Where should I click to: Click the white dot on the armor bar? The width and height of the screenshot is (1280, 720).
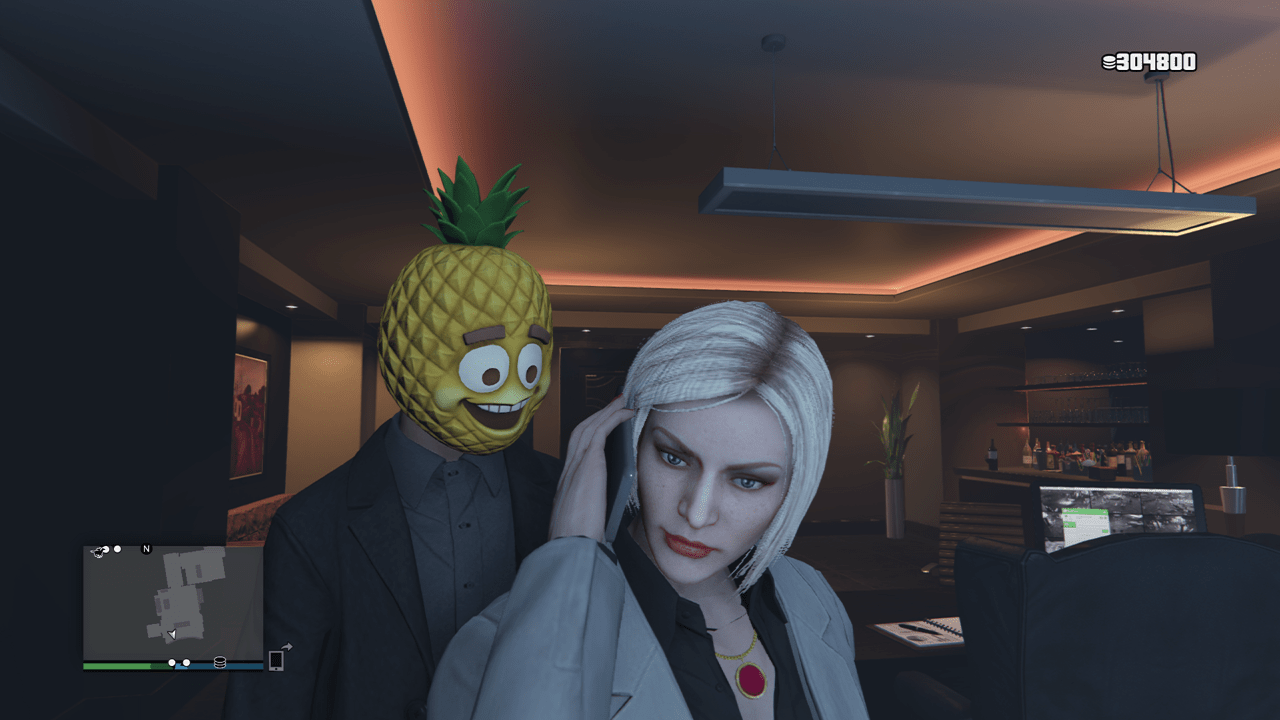[186, 662]
